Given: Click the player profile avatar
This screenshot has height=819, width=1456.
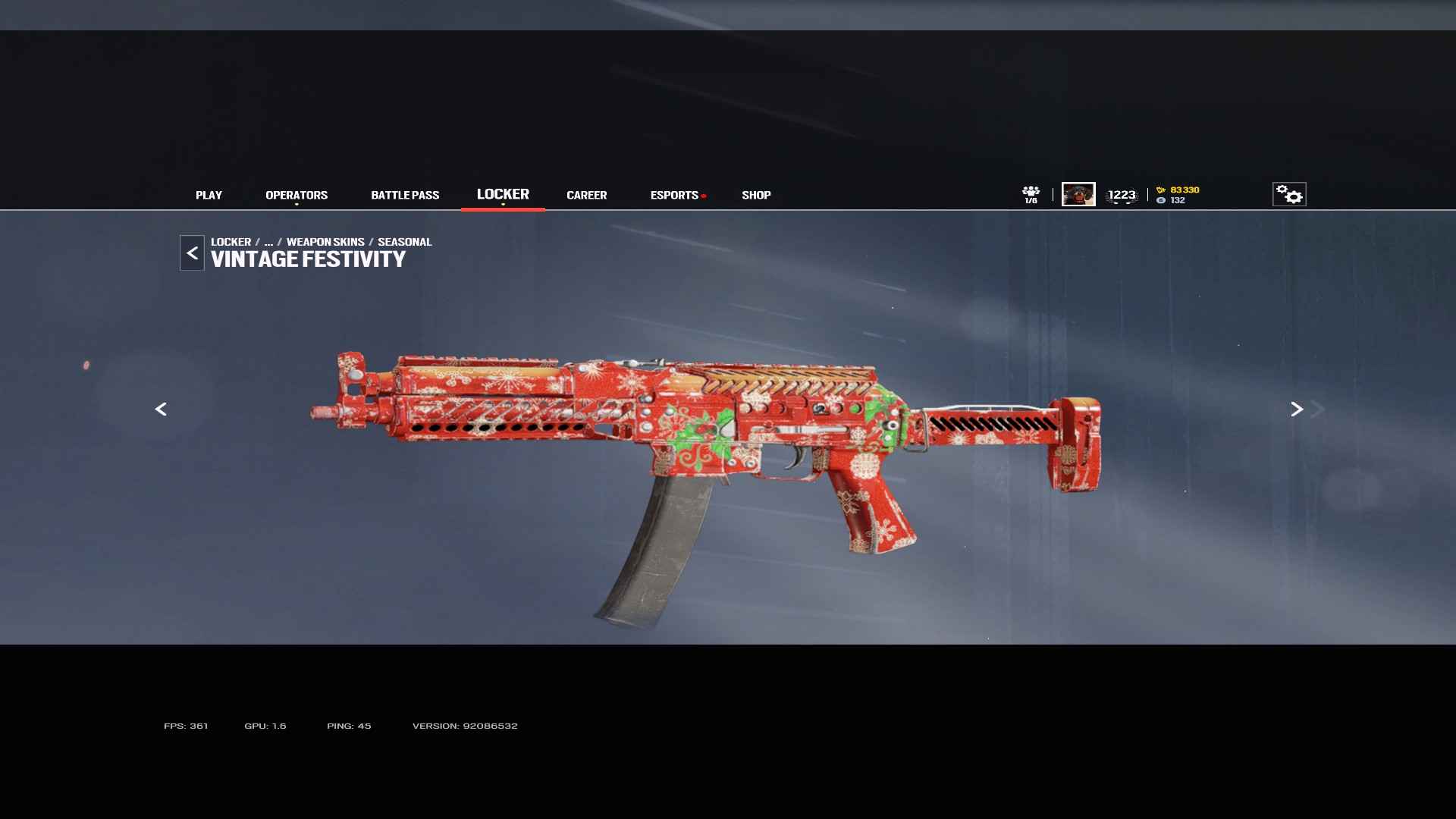Looking at the screenshot, I should coord(1078,194).
